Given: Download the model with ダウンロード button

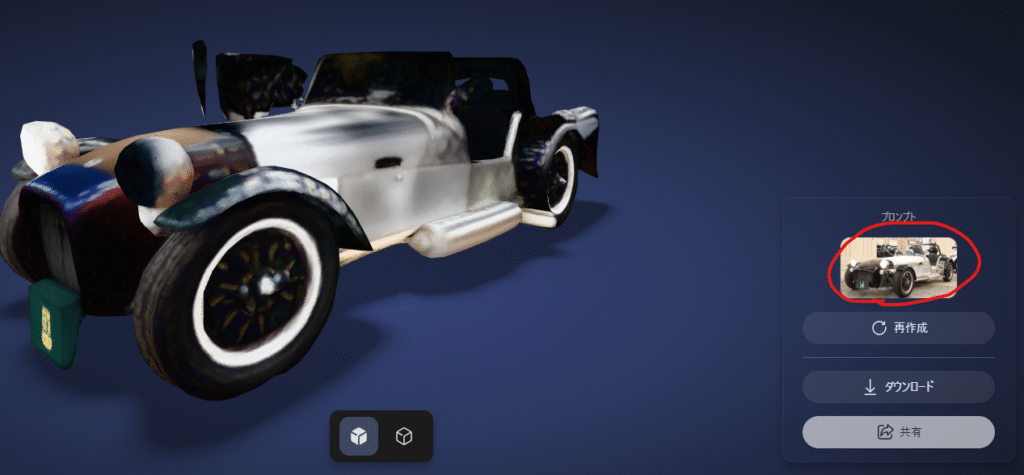Looking at the screenshot, I should coord(898,387).
